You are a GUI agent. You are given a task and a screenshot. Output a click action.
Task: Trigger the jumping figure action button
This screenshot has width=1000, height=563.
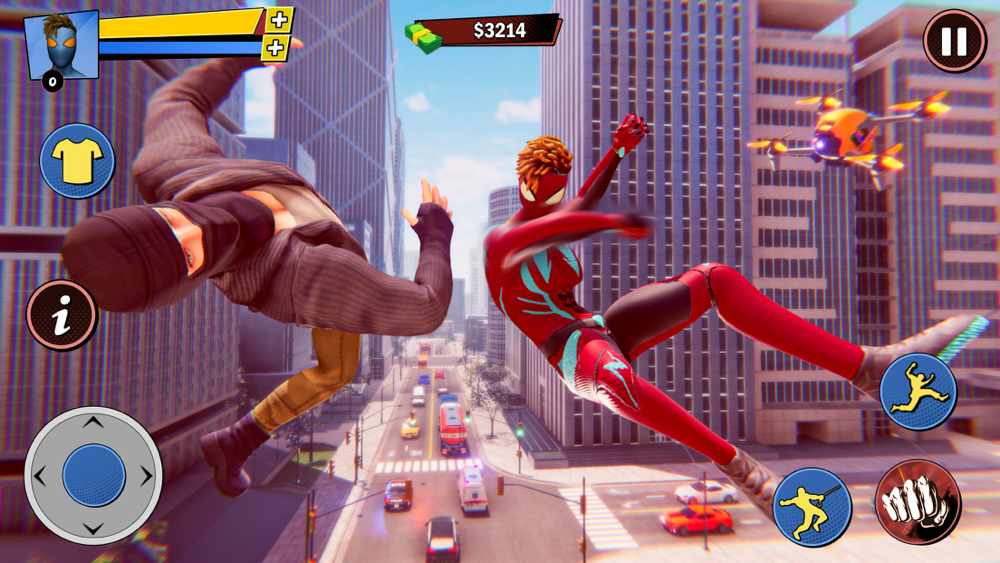pyautogui.click(x=918, y=391)
